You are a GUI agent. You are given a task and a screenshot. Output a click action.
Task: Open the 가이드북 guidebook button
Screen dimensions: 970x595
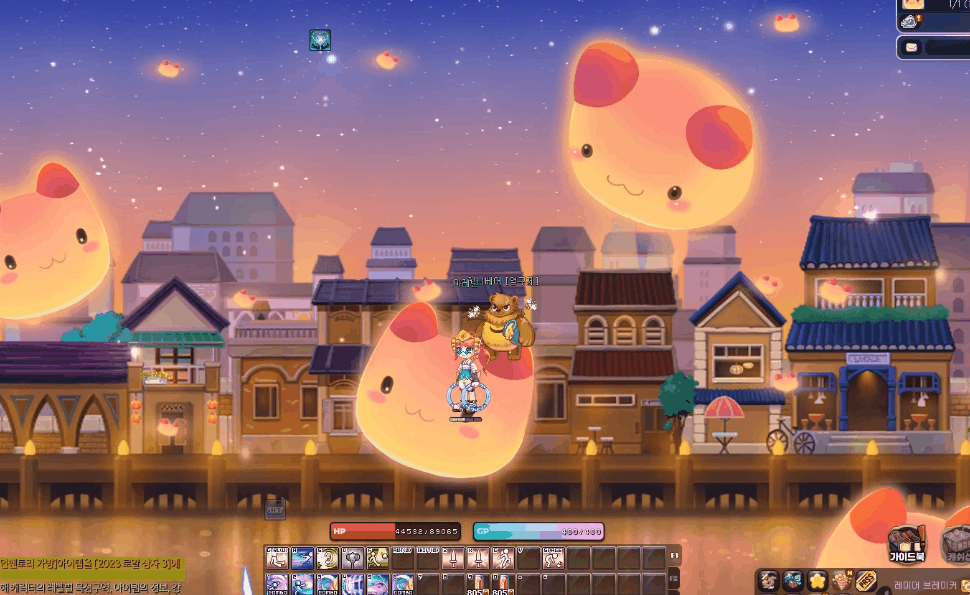(906, 543)
